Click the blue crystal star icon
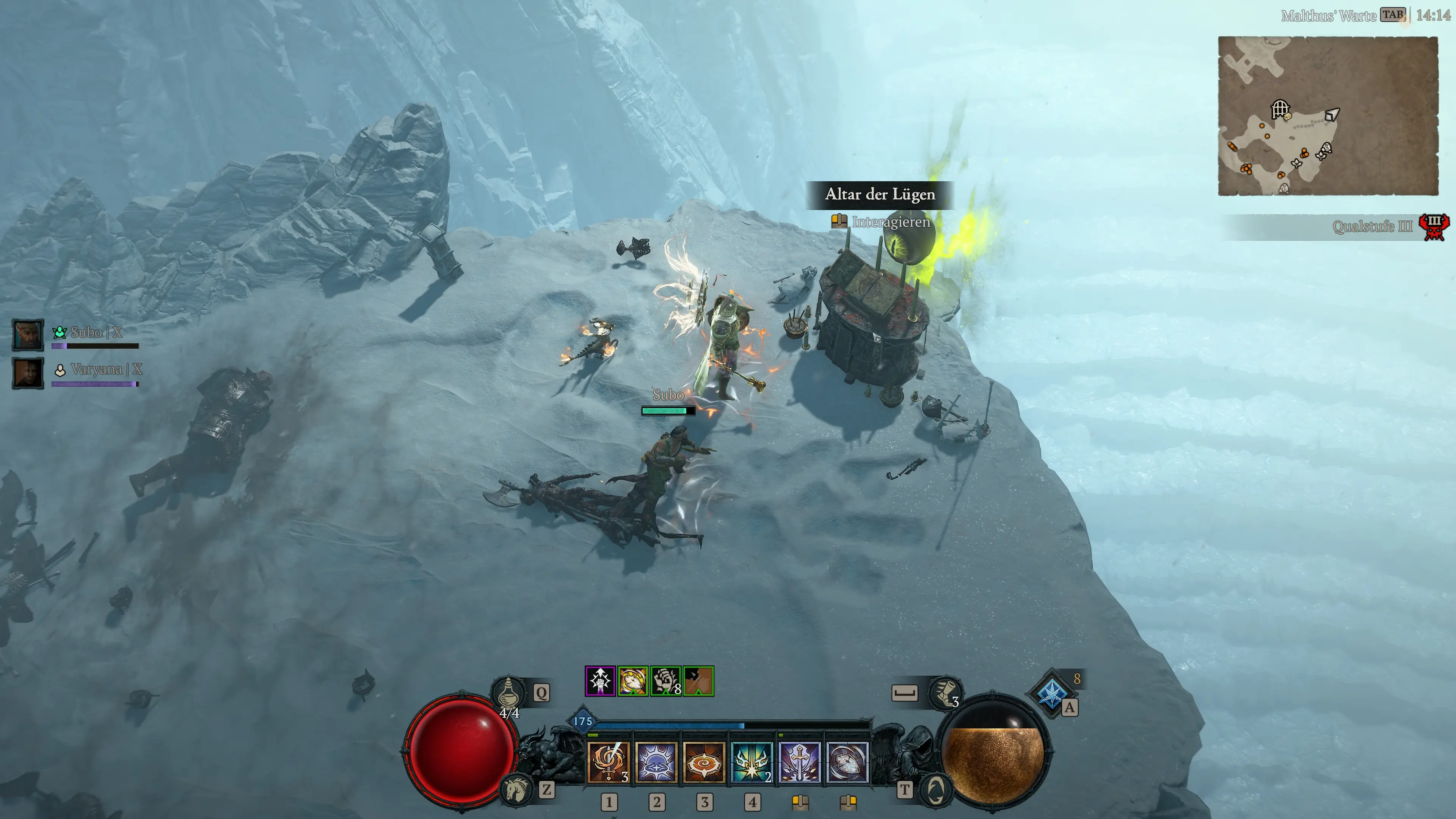The width and height of the screenshot is (1456, 819). coord(1051,693)
